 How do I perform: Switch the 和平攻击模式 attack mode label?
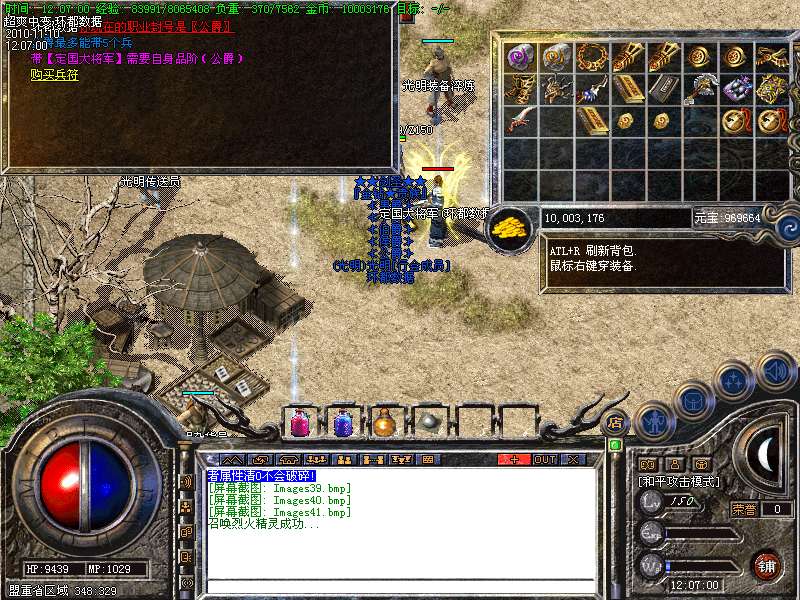[x=680, y=481]
